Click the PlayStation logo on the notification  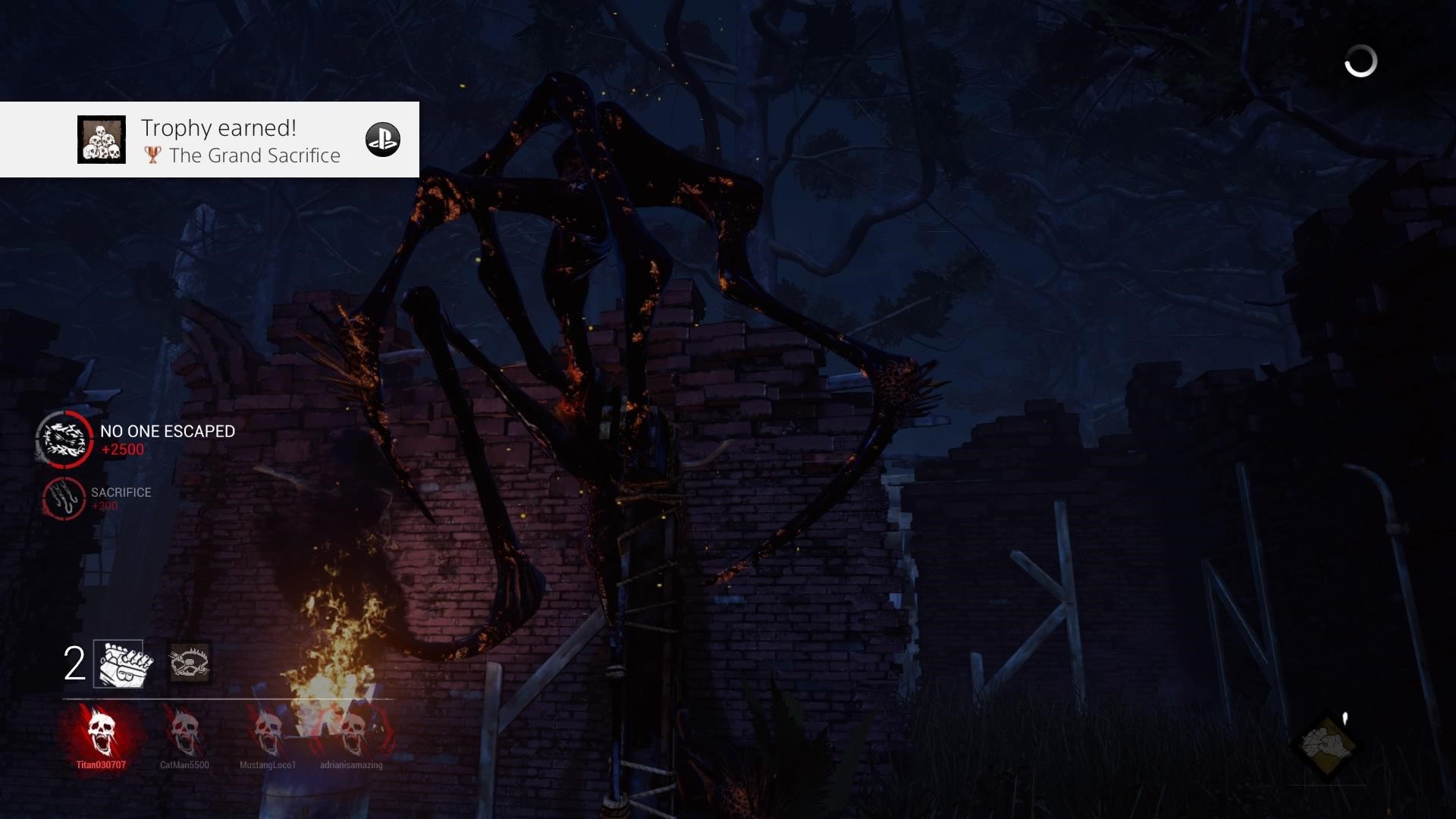[383, 140]
